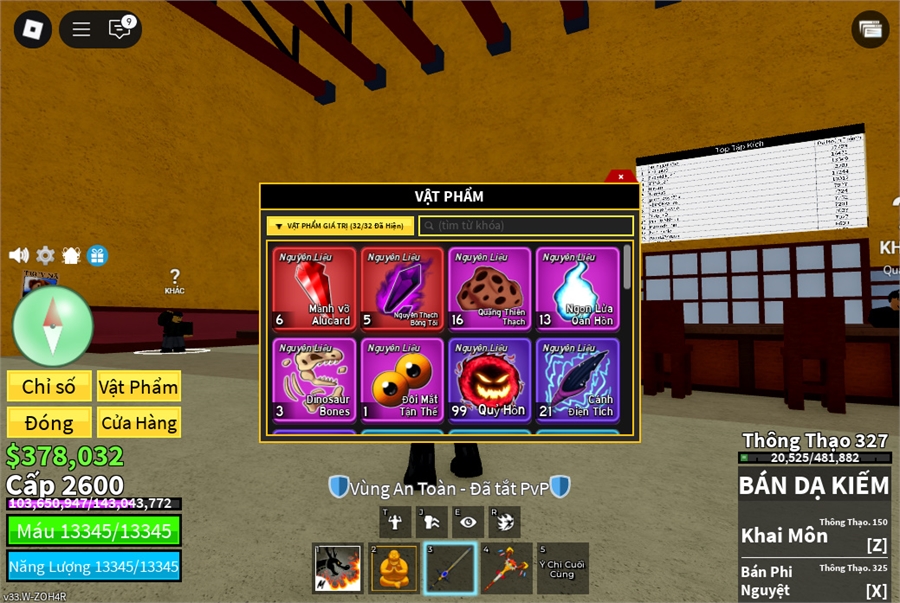Choose the Ngọn Lửa Oán Hồn item
Screen dimensions: 900x603
pos(577,289)
